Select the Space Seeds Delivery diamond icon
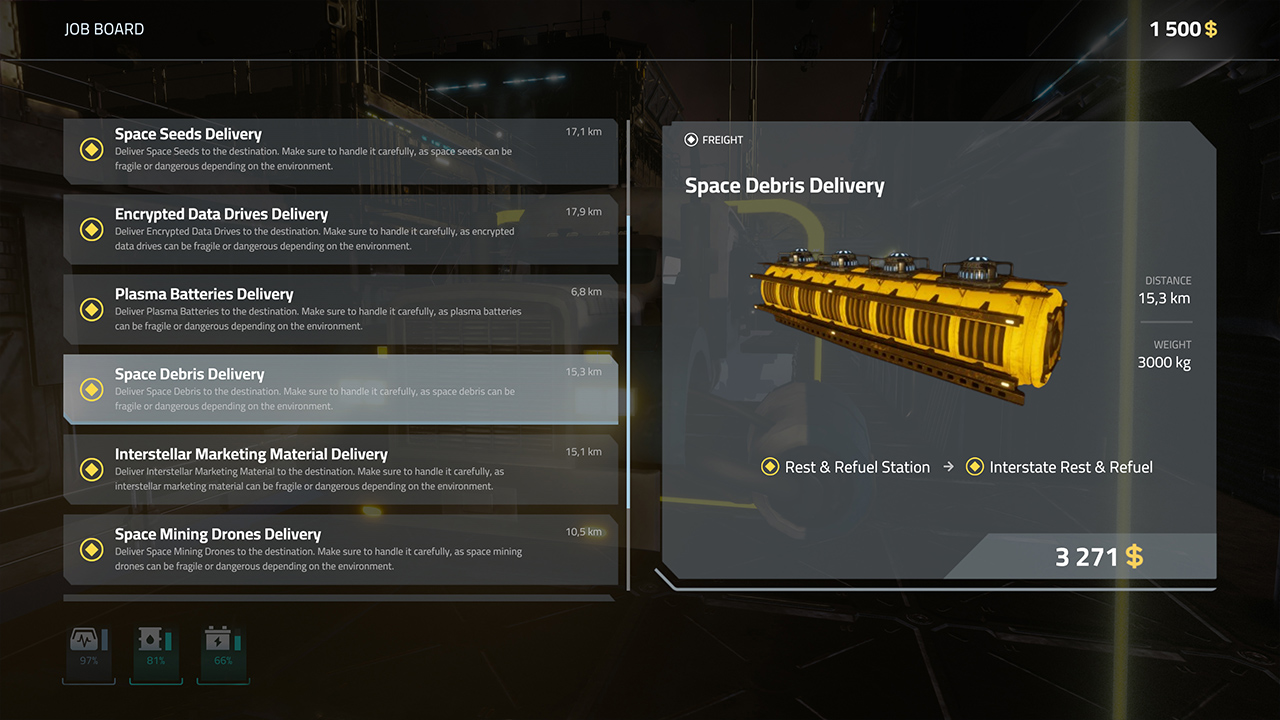 92,149
